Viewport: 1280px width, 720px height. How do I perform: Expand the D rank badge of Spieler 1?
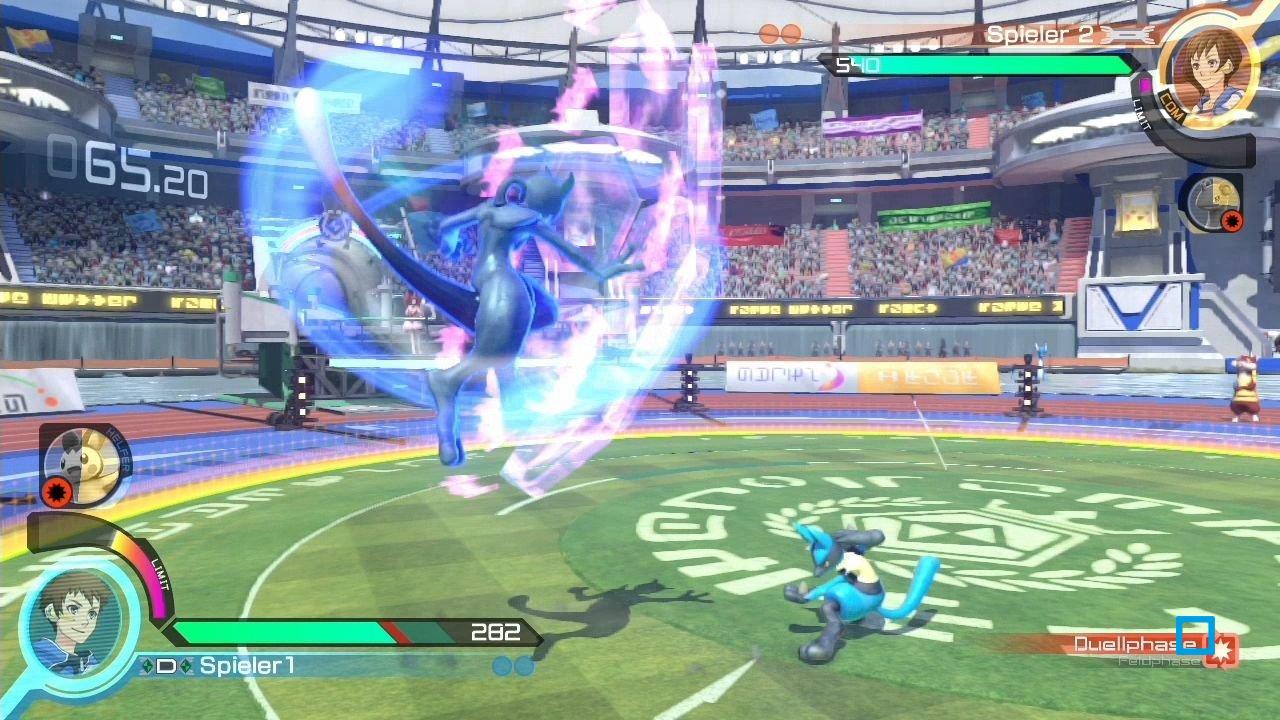click(x=167, y=665)
